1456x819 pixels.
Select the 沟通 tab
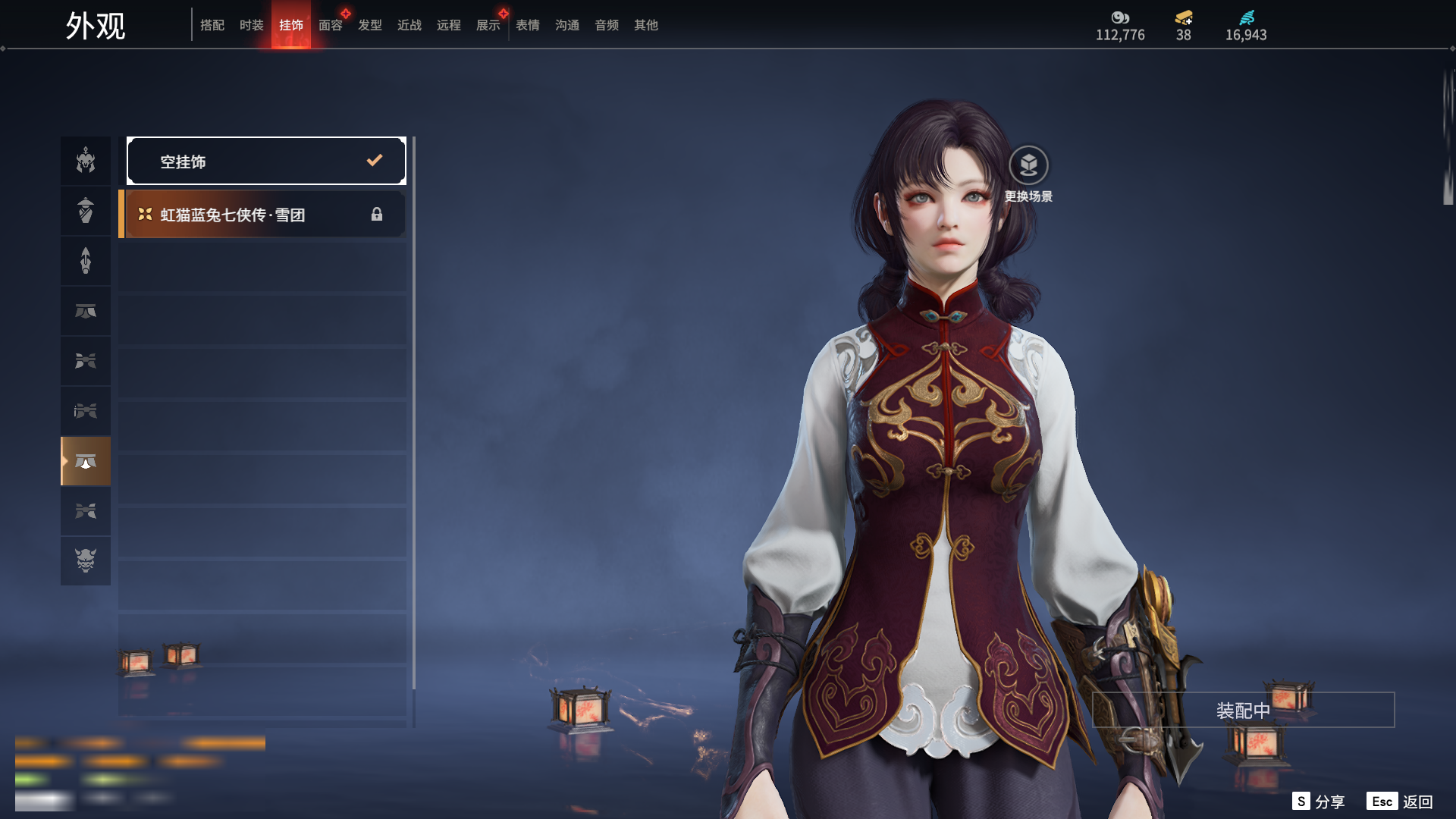point(567,25)
